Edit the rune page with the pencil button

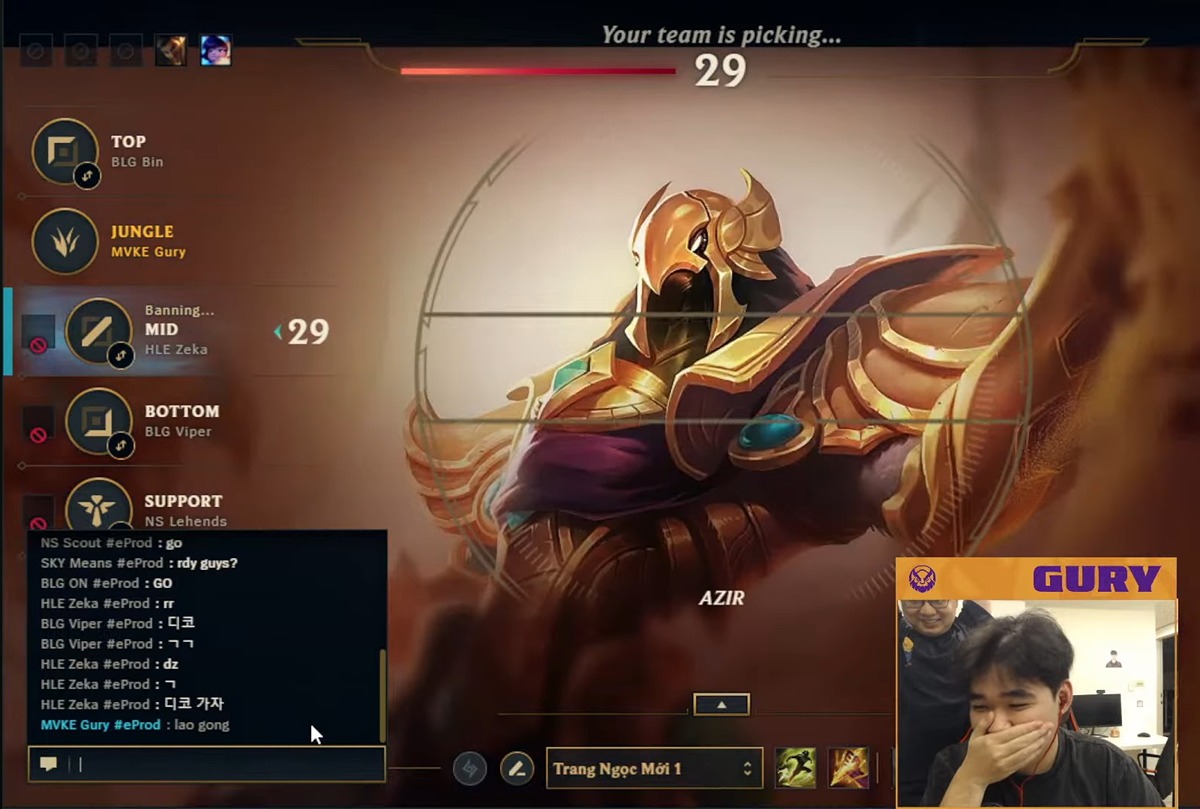pos(517,768)
